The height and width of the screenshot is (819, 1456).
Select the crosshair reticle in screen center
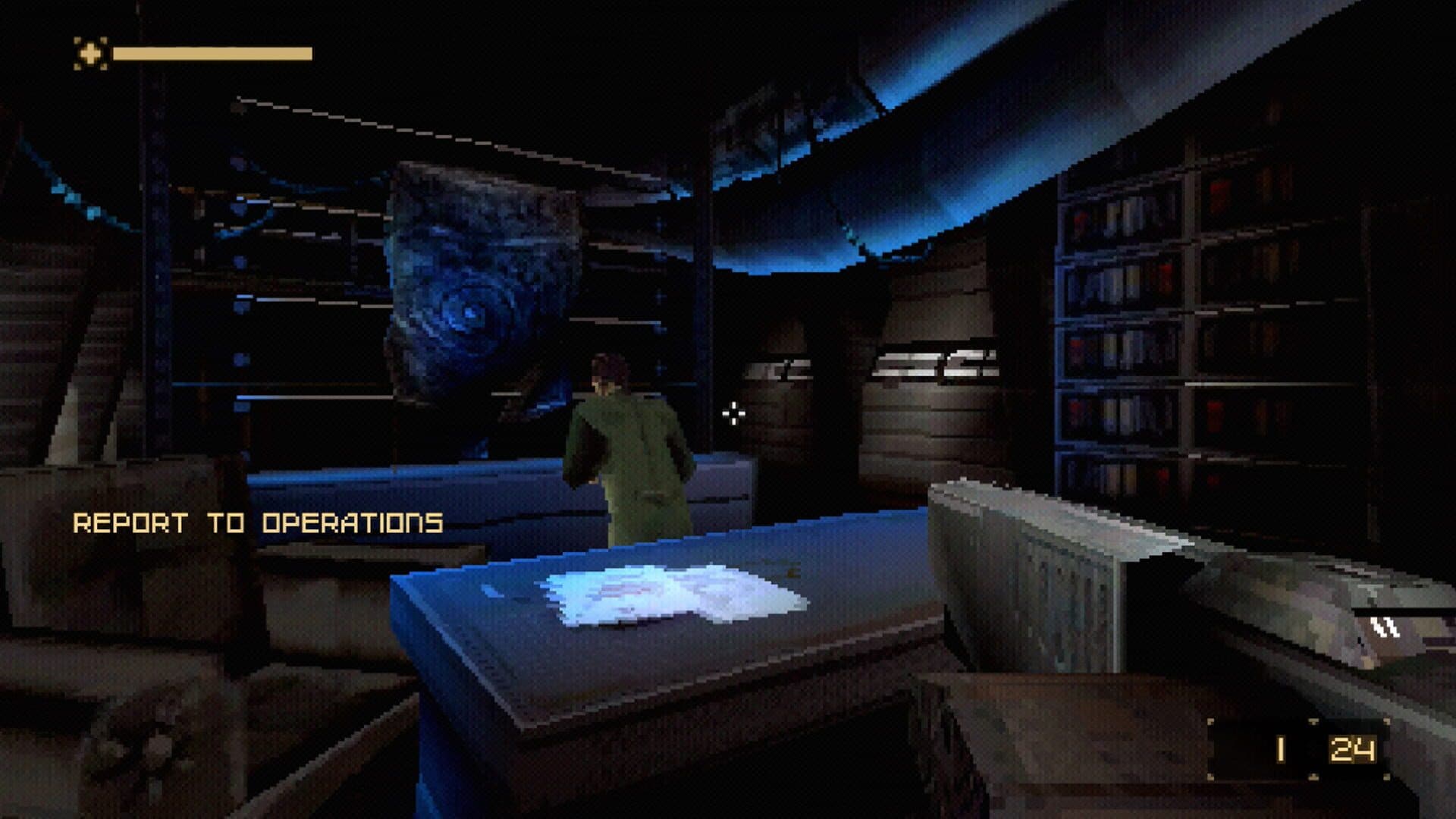733,413
